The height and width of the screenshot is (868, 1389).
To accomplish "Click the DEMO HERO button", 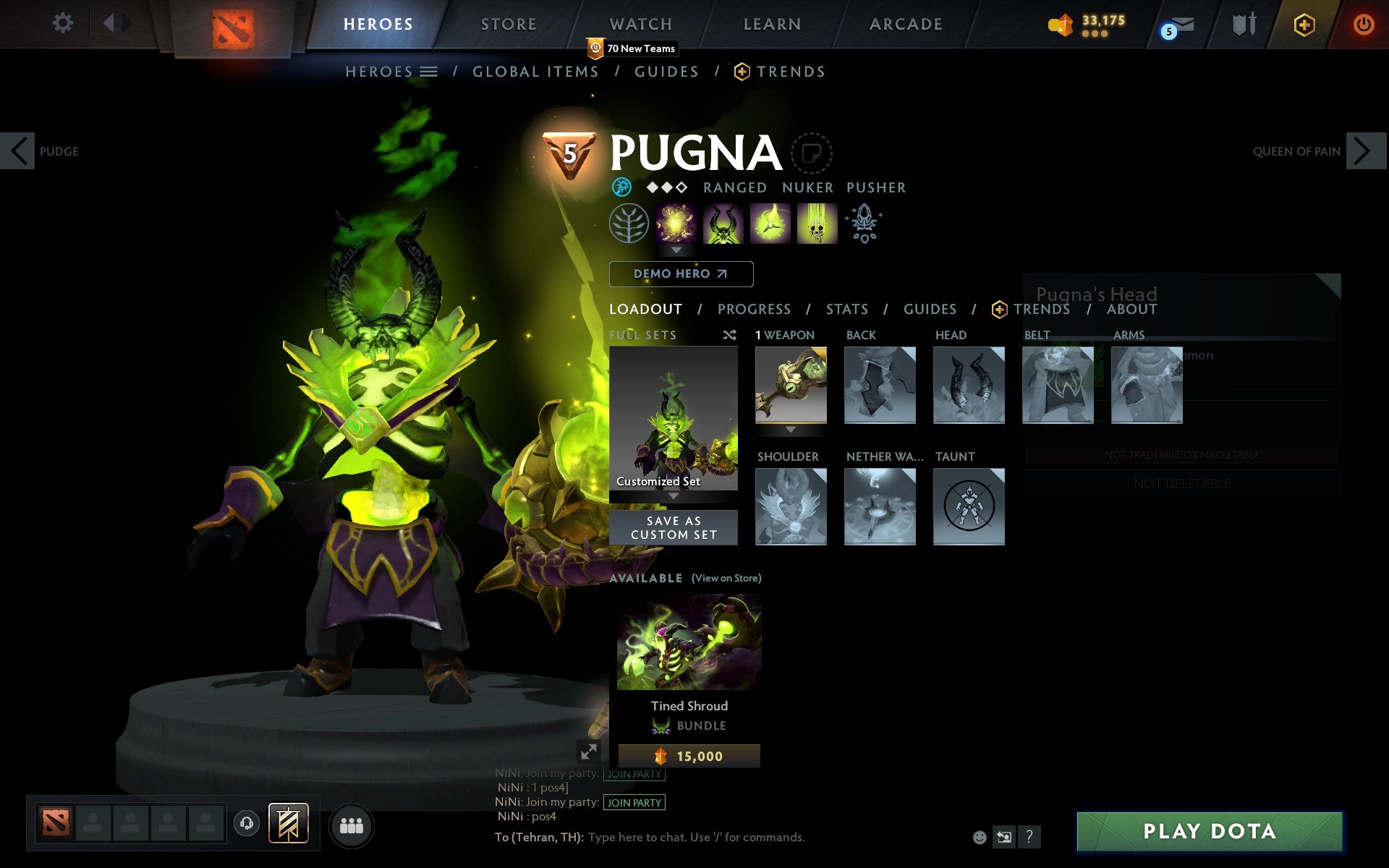I will [x=681, y=274].
